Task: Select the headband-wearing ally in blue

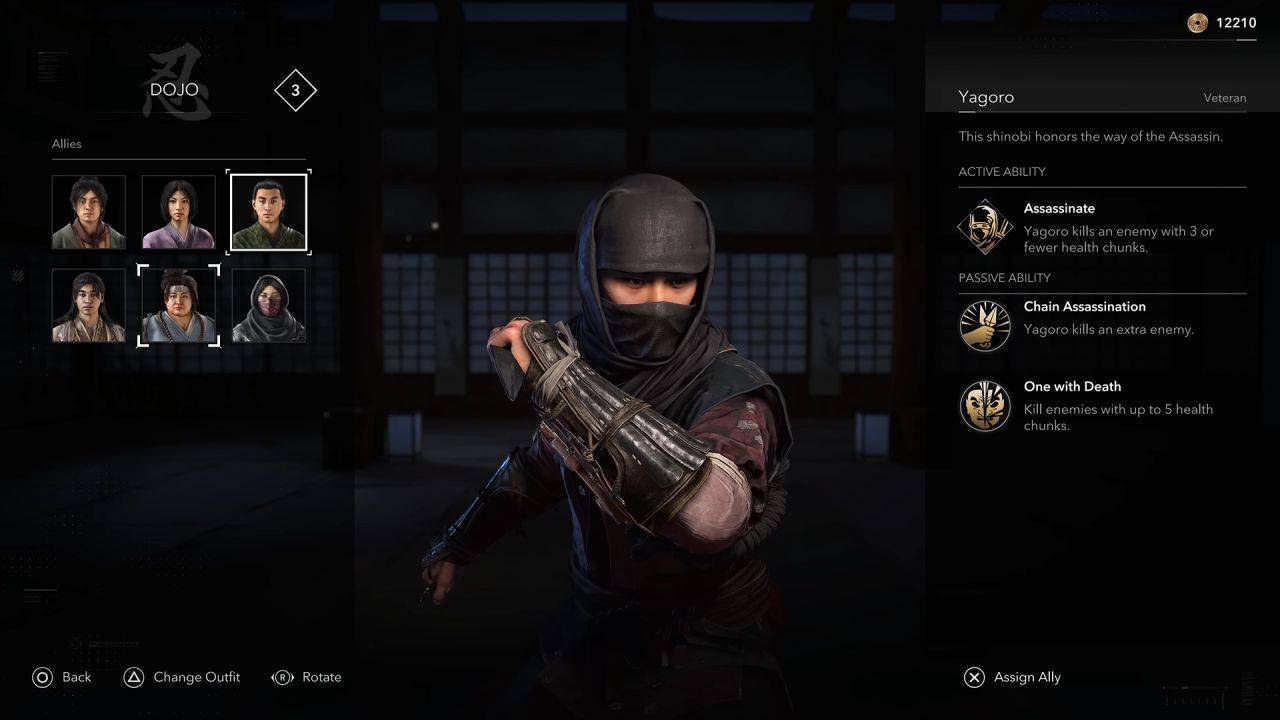Action: click(x=178, y=305)
